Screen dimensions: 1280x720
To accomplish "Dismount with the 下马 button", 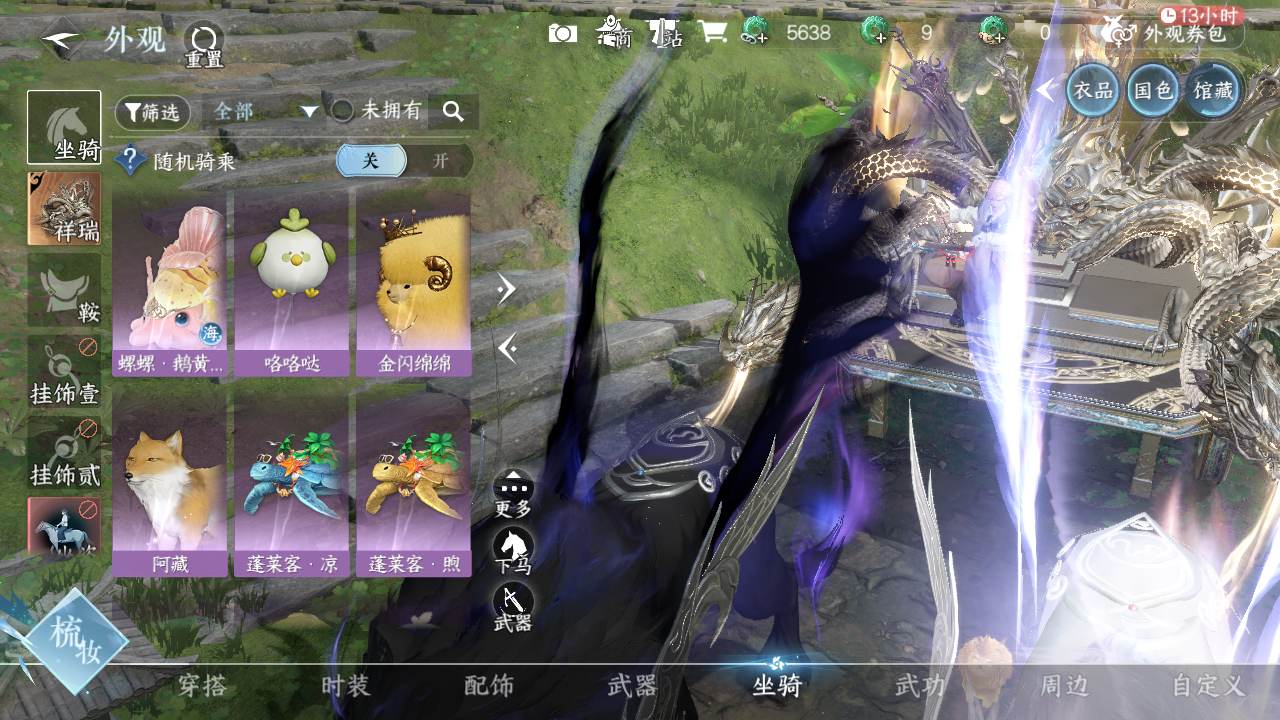I will (513, 551).
